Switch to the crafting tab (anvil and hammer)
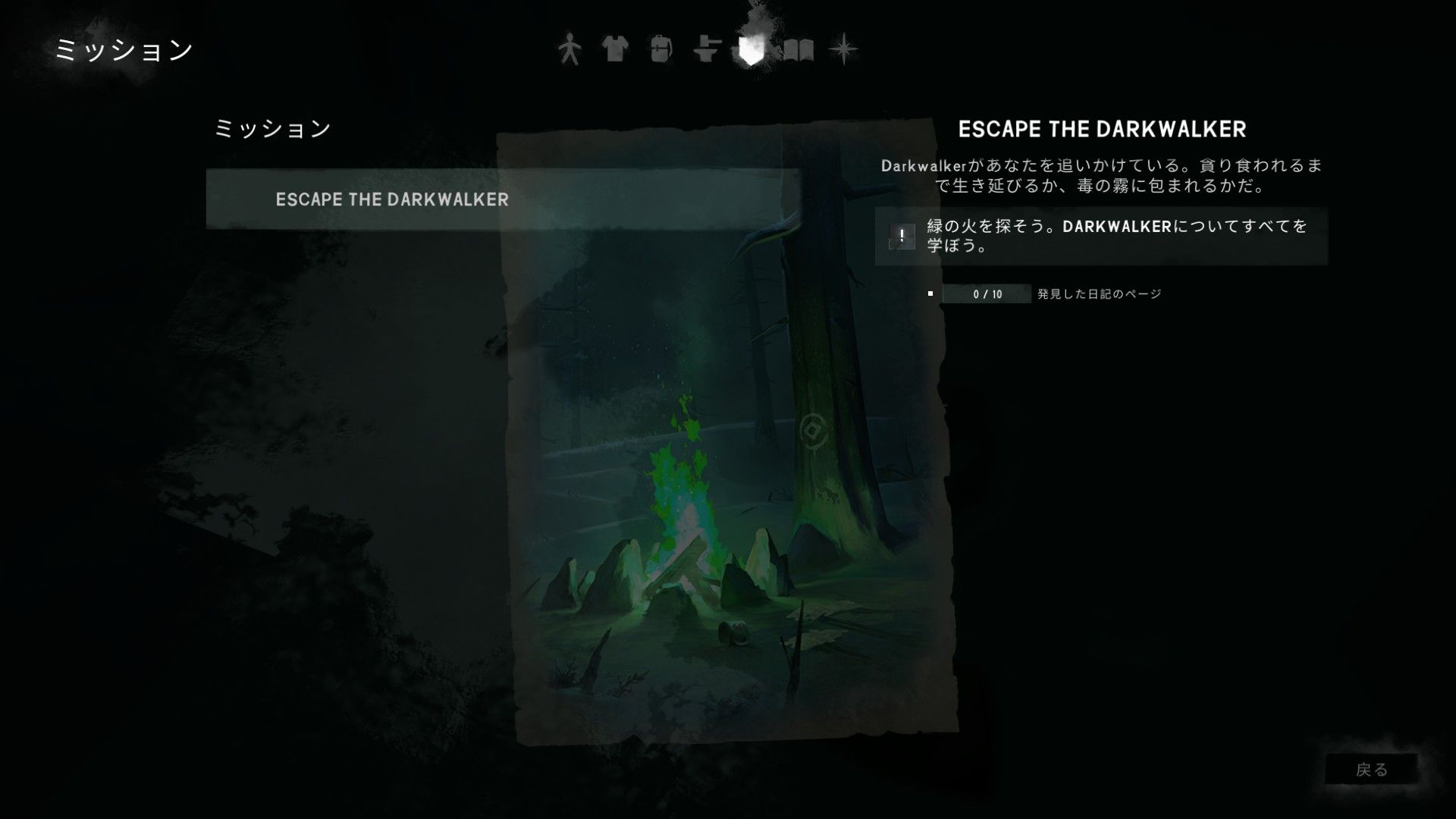This screenshot has height=819, width=1456. pos(706,50)
